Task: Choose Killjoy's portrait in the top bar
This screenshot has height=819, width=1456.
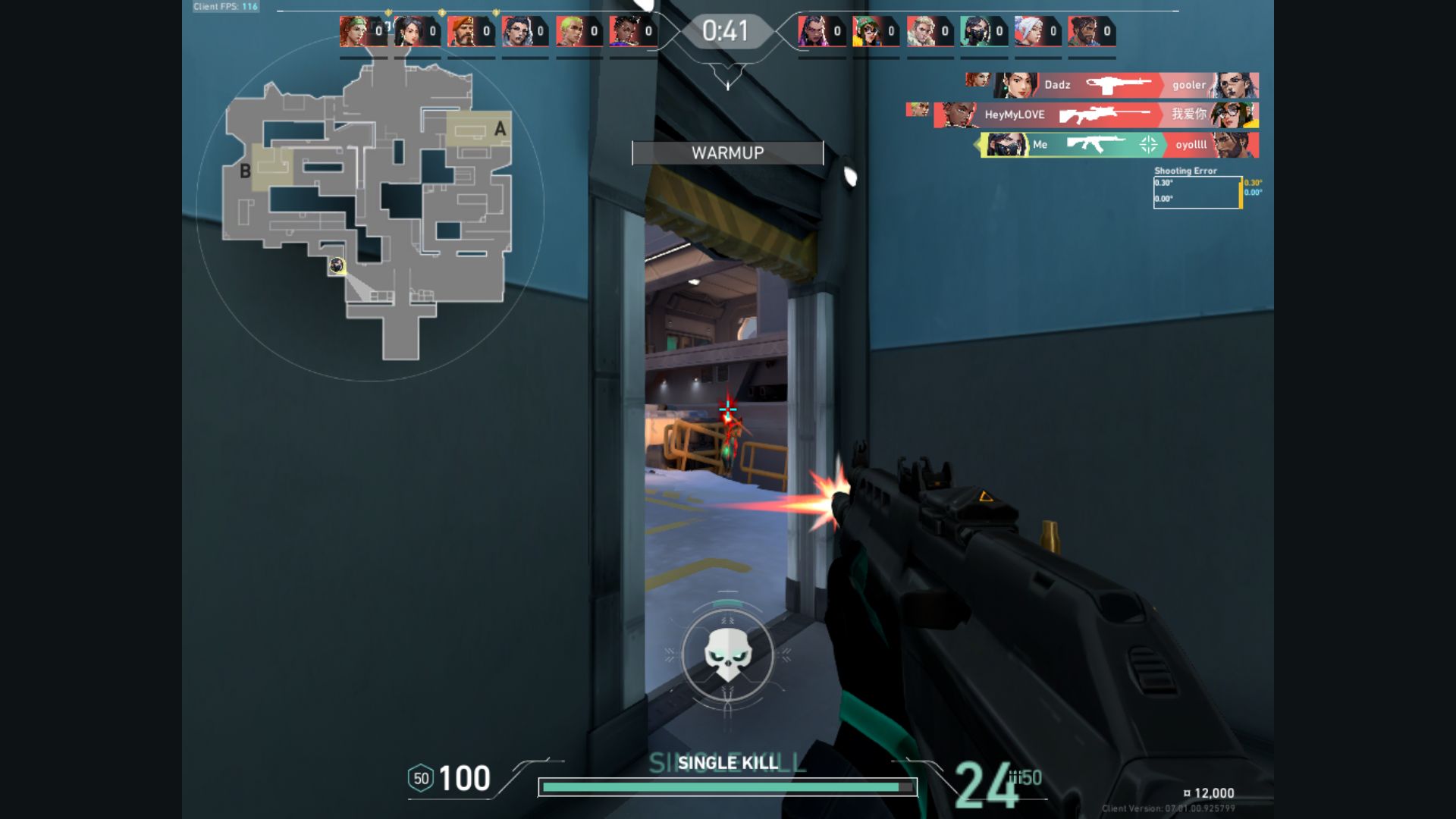Action: (866, 32)
